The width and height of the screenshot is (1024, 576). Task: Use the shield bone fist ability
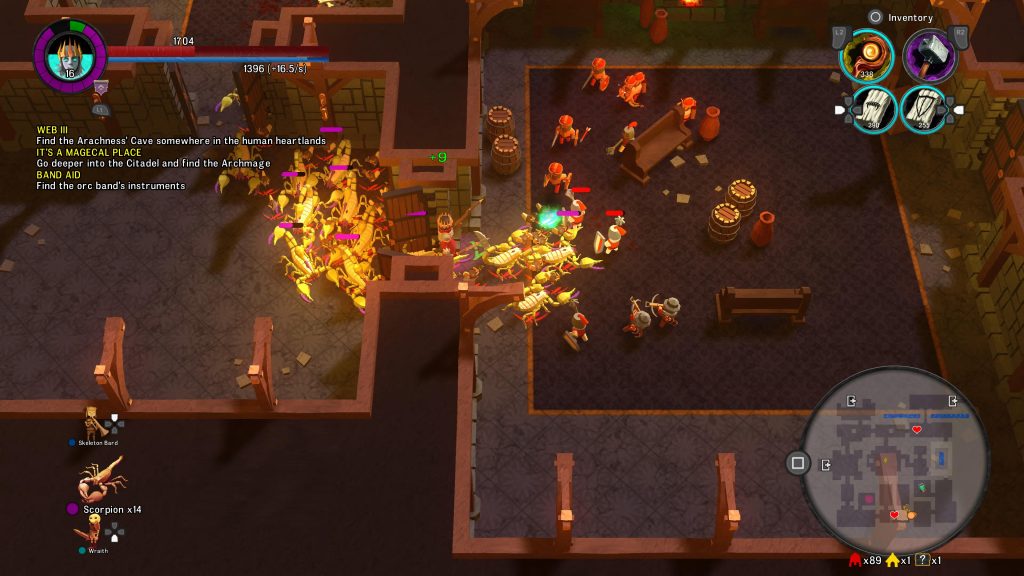coord(924,108)
